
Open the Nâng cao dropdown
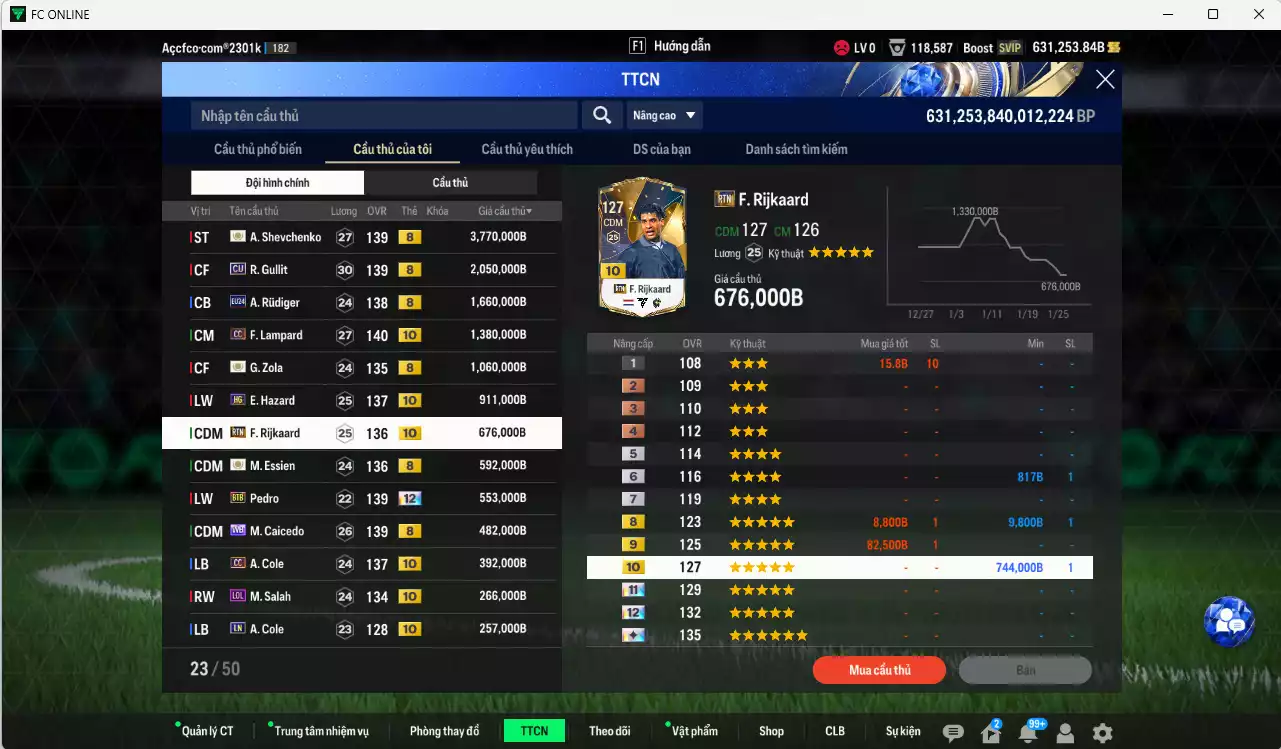click(663, 115)
